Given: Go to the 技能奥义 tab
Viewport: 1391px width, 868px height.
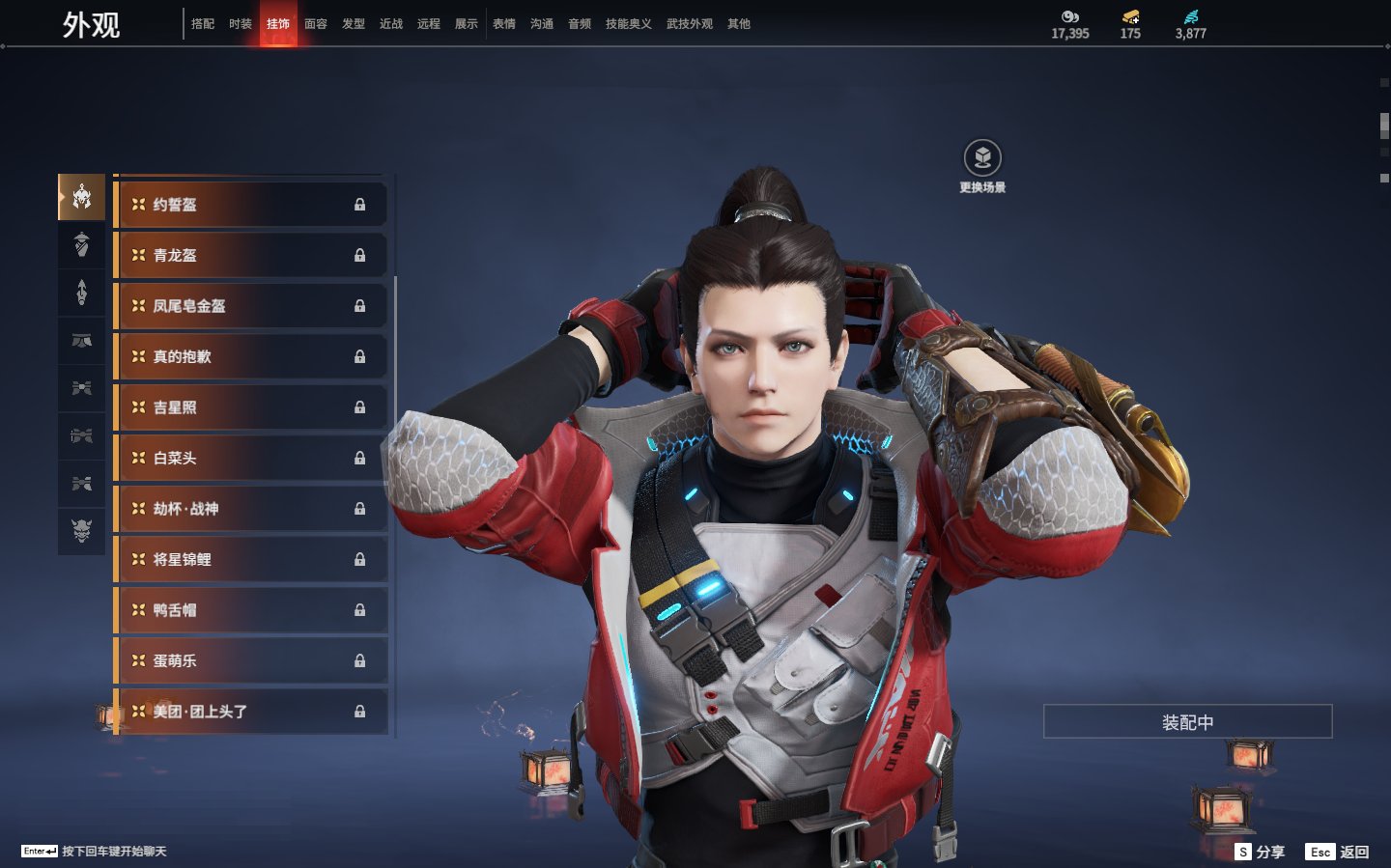Looking at the screenshot, I should coord(628,24).
